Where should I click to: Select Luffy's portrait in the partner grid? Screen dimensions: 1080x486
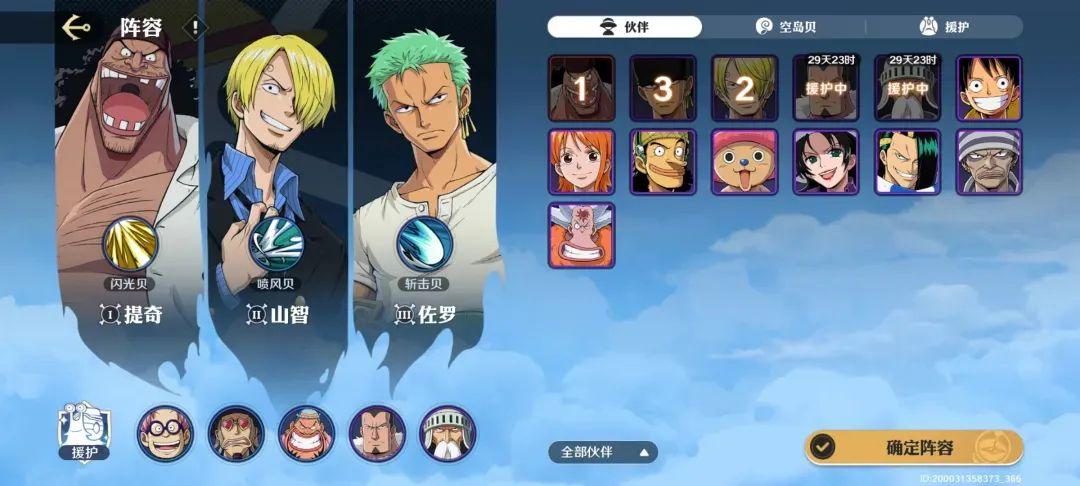(989, 88)
